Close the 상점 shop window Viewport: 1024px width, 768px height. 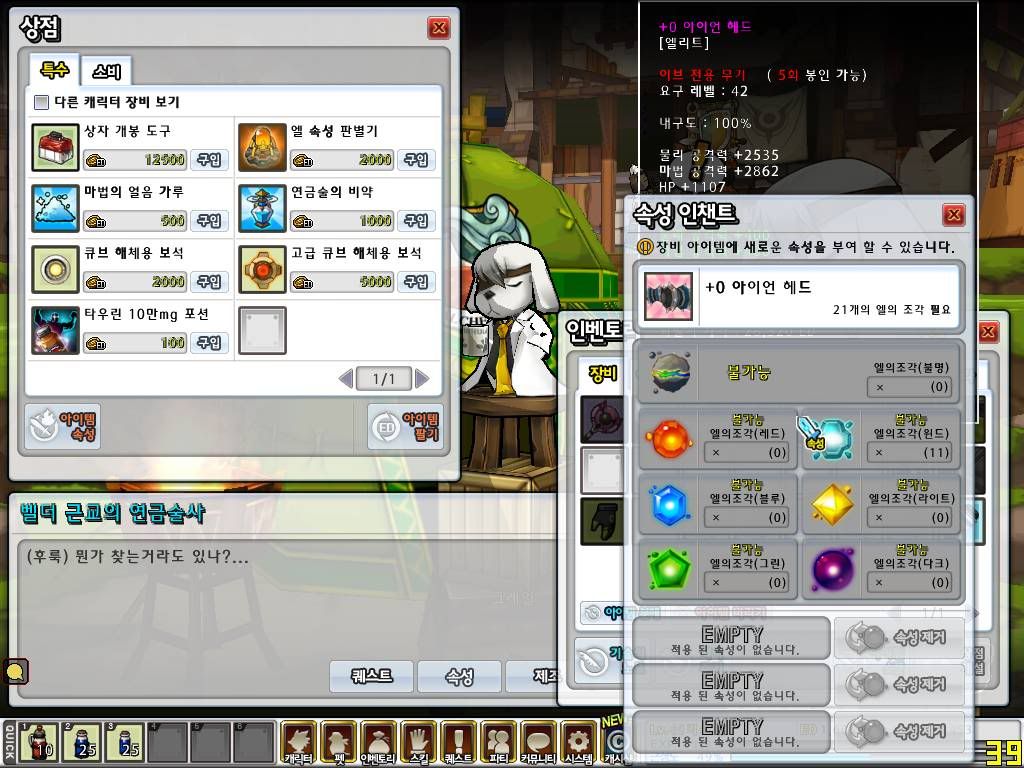438,28
